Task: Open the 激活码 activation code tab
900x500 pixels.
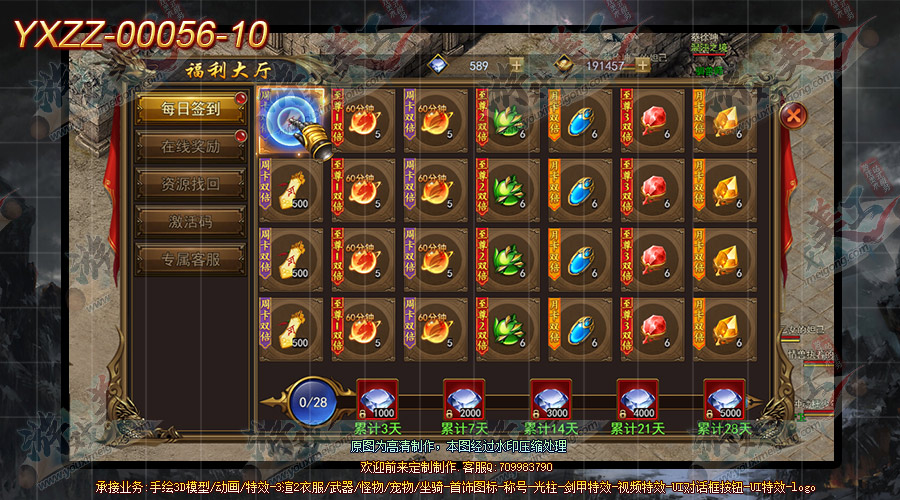Action: pyautogui.click(x=190, y=222)
